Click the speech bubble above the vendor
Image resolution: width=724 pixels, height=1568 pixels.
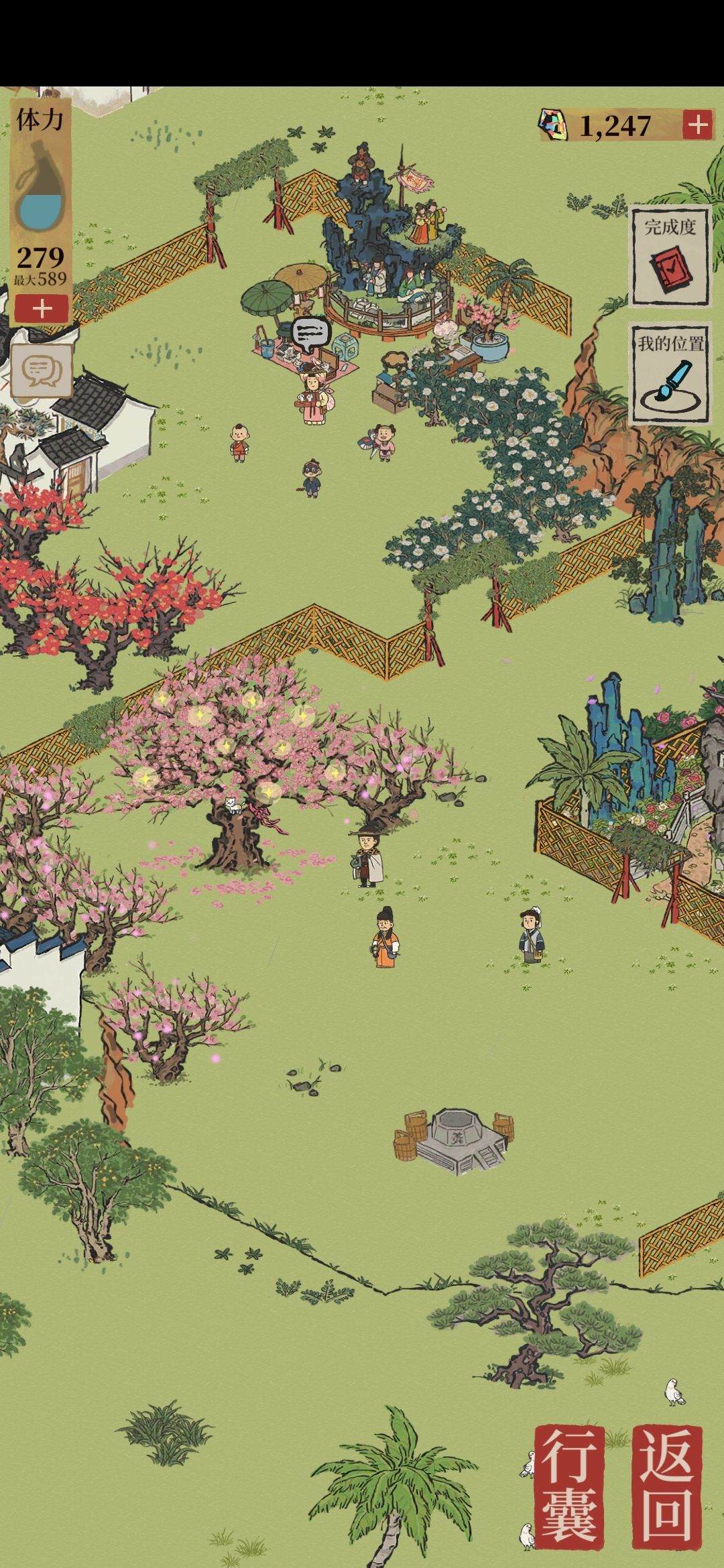311,334
